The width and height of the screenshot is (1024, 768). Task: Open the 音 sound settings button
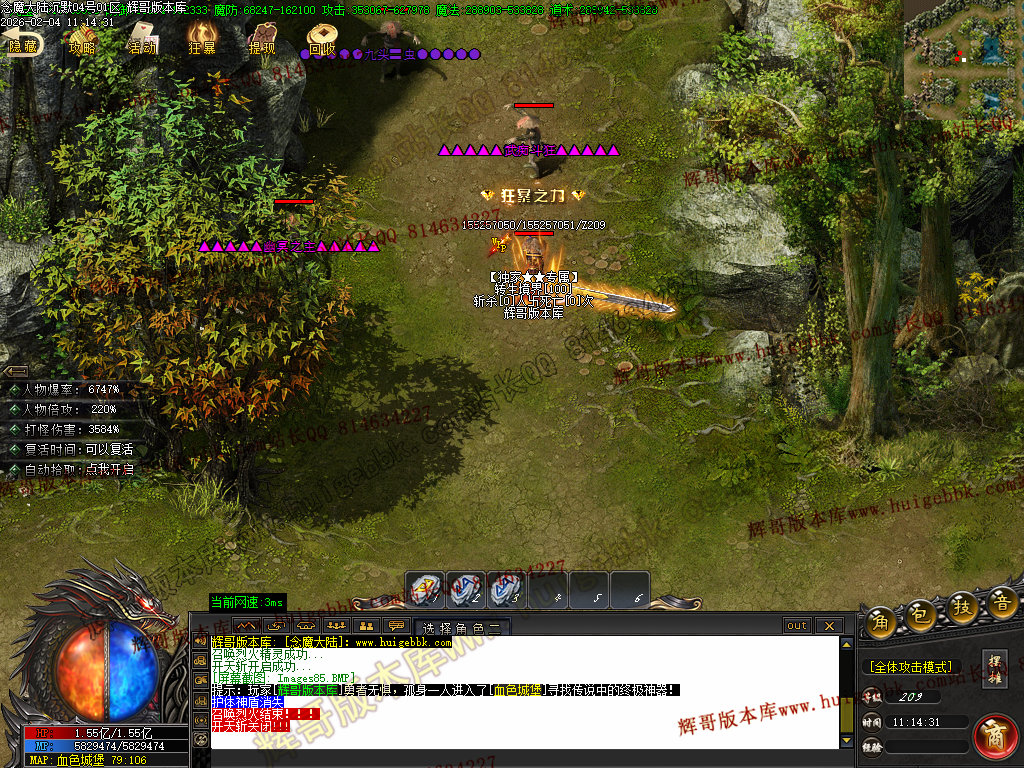click(1002, 604)
